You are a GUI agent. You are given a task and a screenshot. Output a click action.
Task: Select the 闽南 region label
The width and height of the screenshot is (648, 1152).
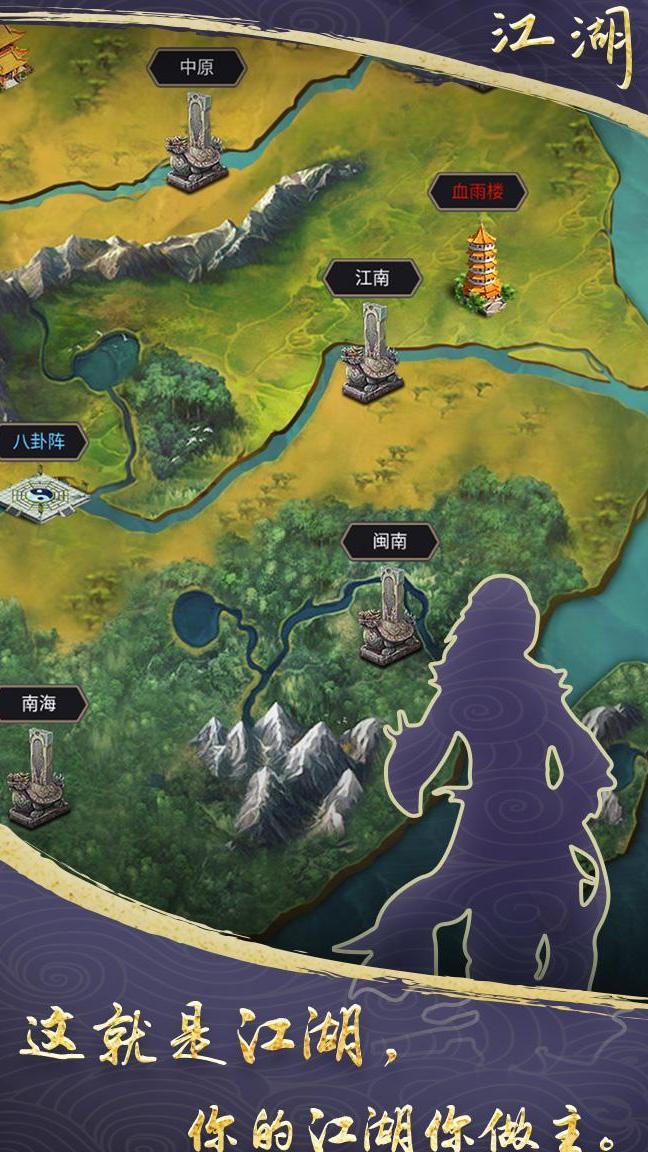(390, 542)
